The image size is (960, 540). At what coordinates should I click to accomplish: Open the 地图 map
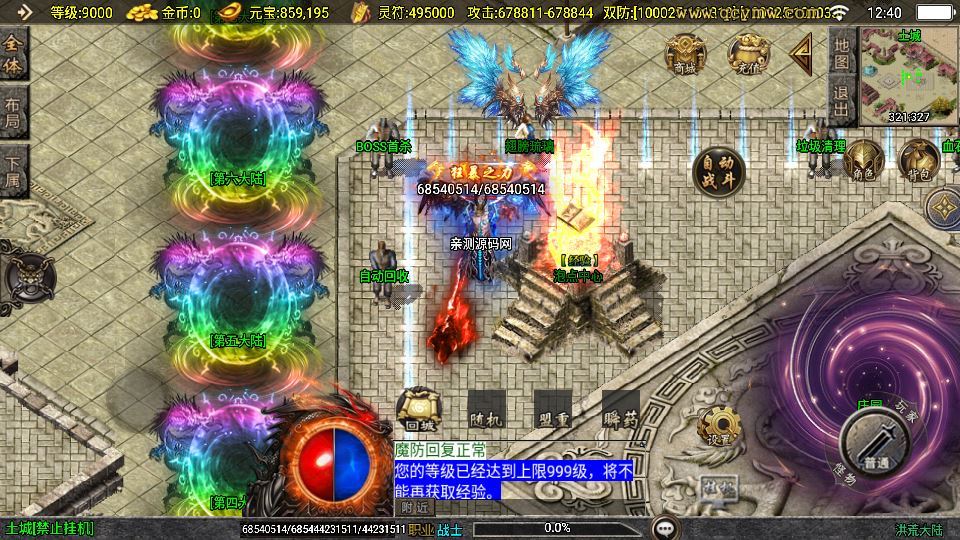pyautogui.click(x=842, y=53)
